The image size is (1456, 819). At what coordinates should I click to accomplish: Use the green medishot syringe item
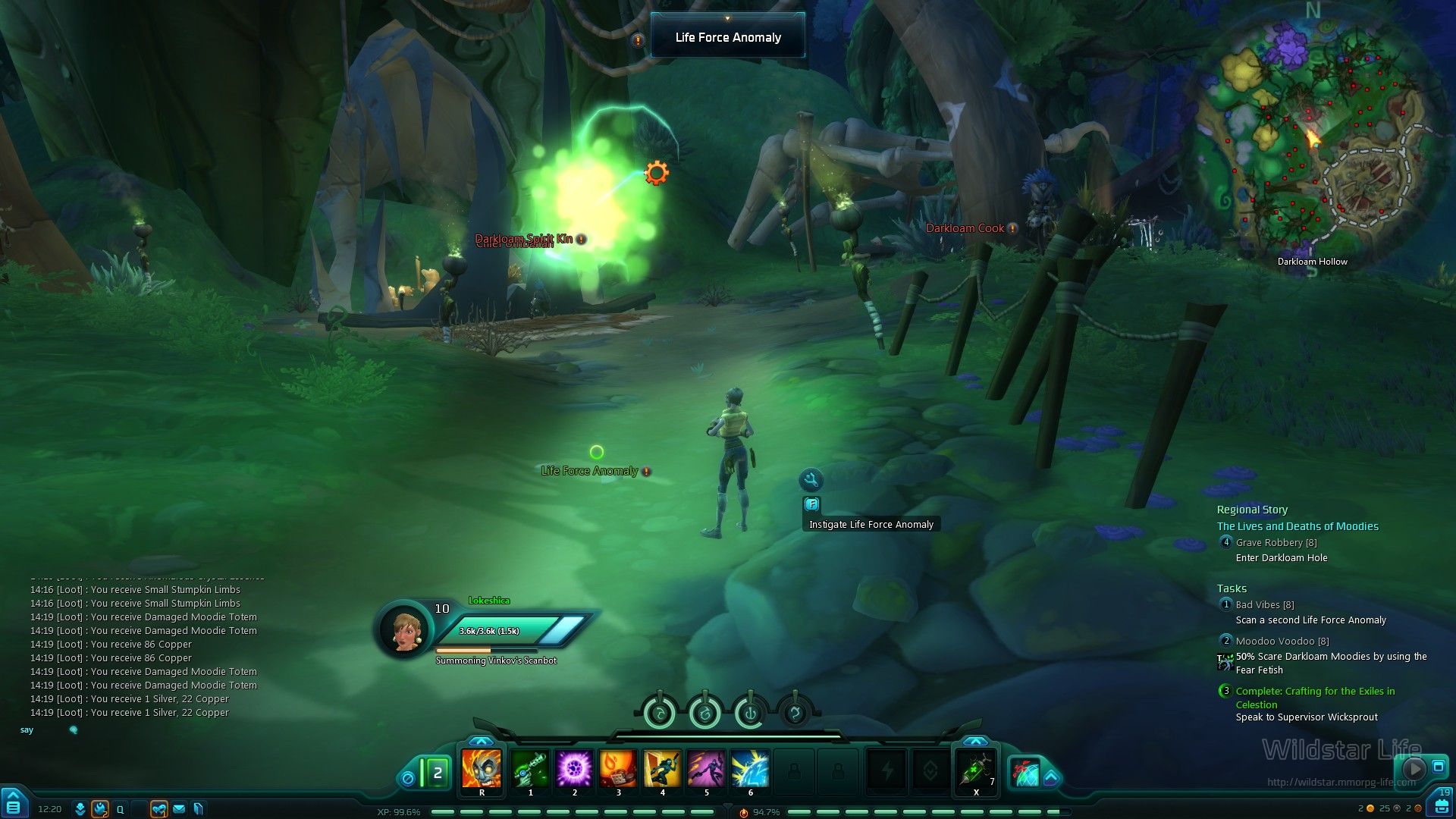click(976, 770)
